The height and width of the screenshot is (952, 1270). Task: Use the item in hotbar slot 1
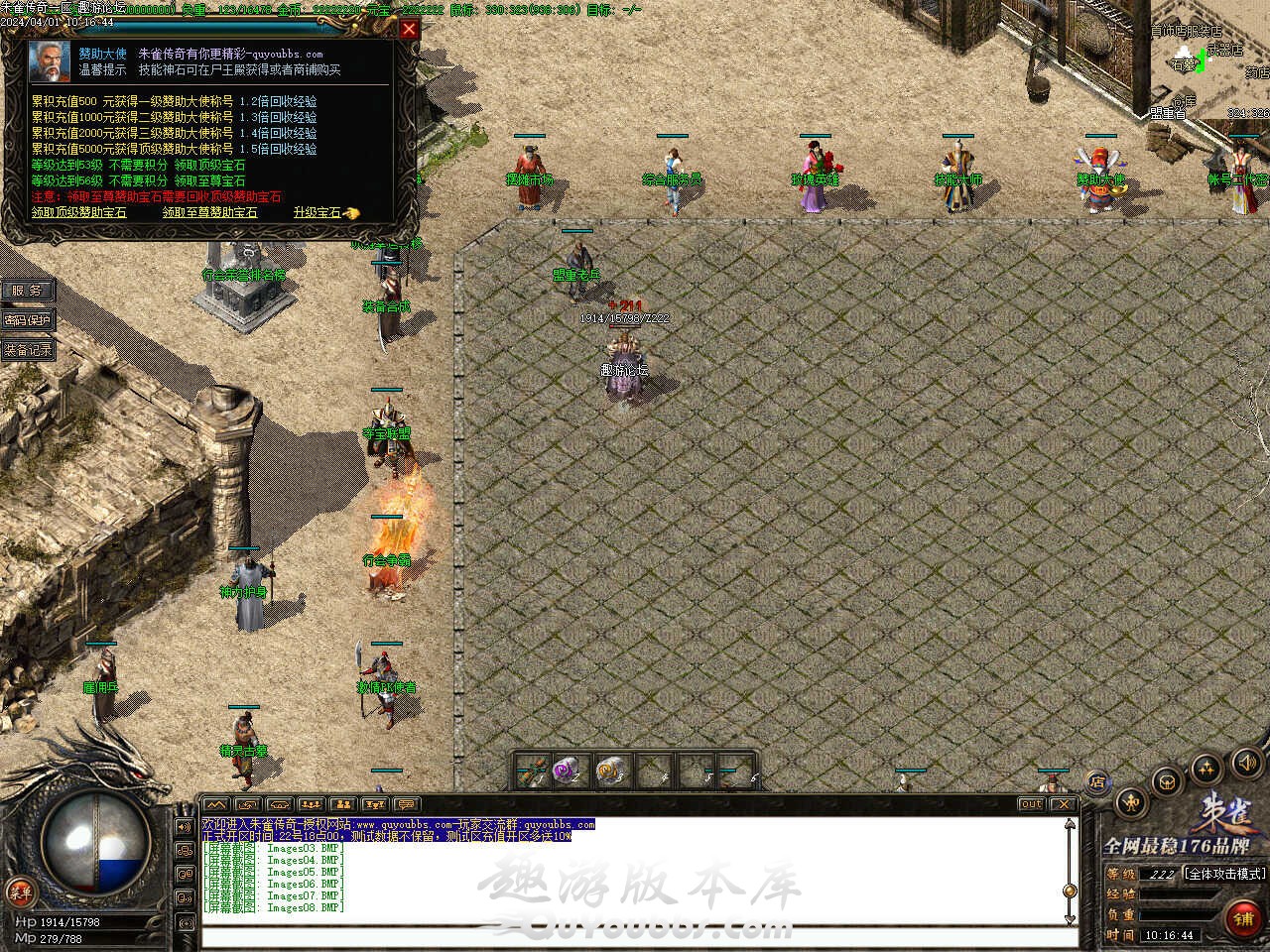click(531, 770)
